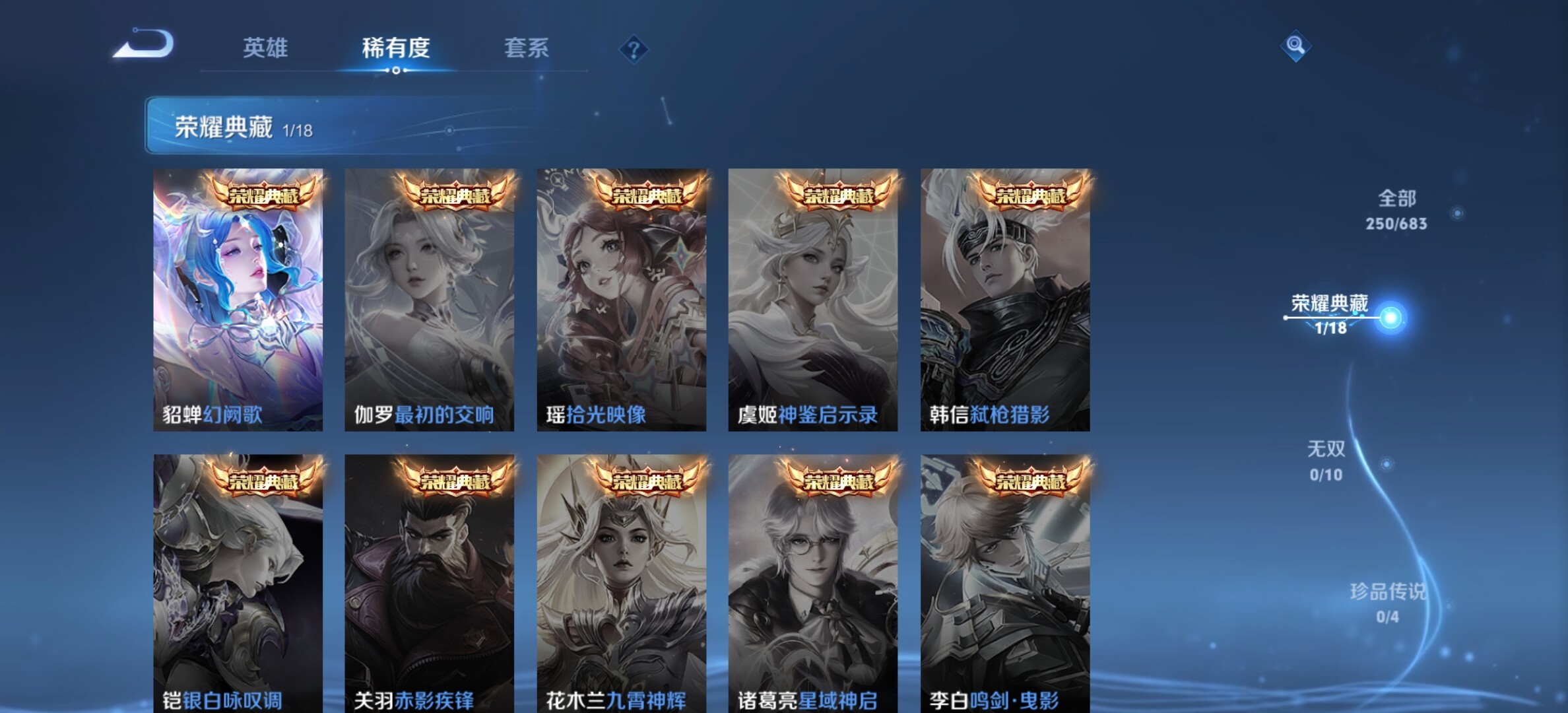The image size is (1568, 713).
Task: Go back using the return arrow
Action: 144,45
